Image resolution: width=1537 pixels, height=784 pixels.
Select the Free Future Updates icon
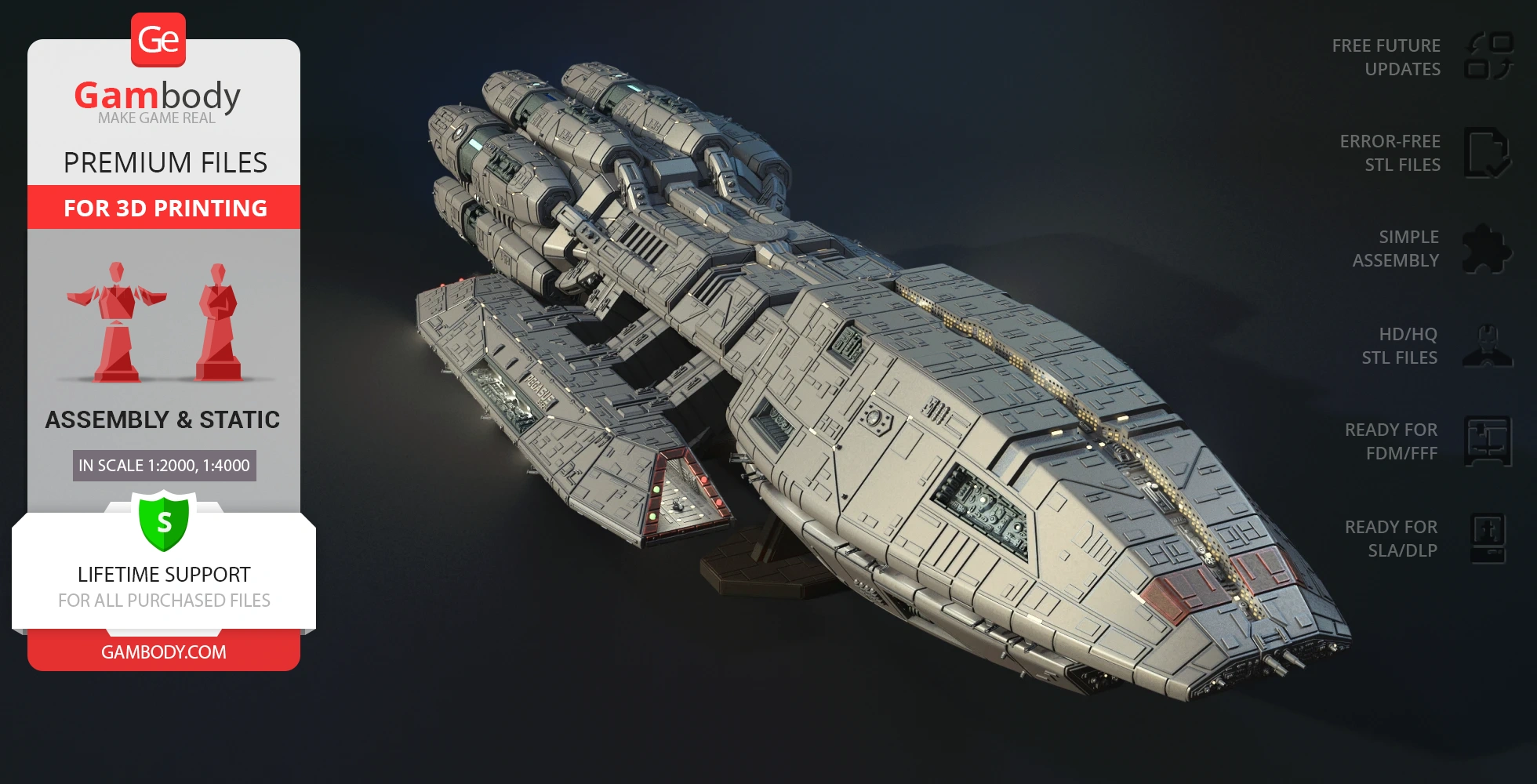pos(1488,56)
